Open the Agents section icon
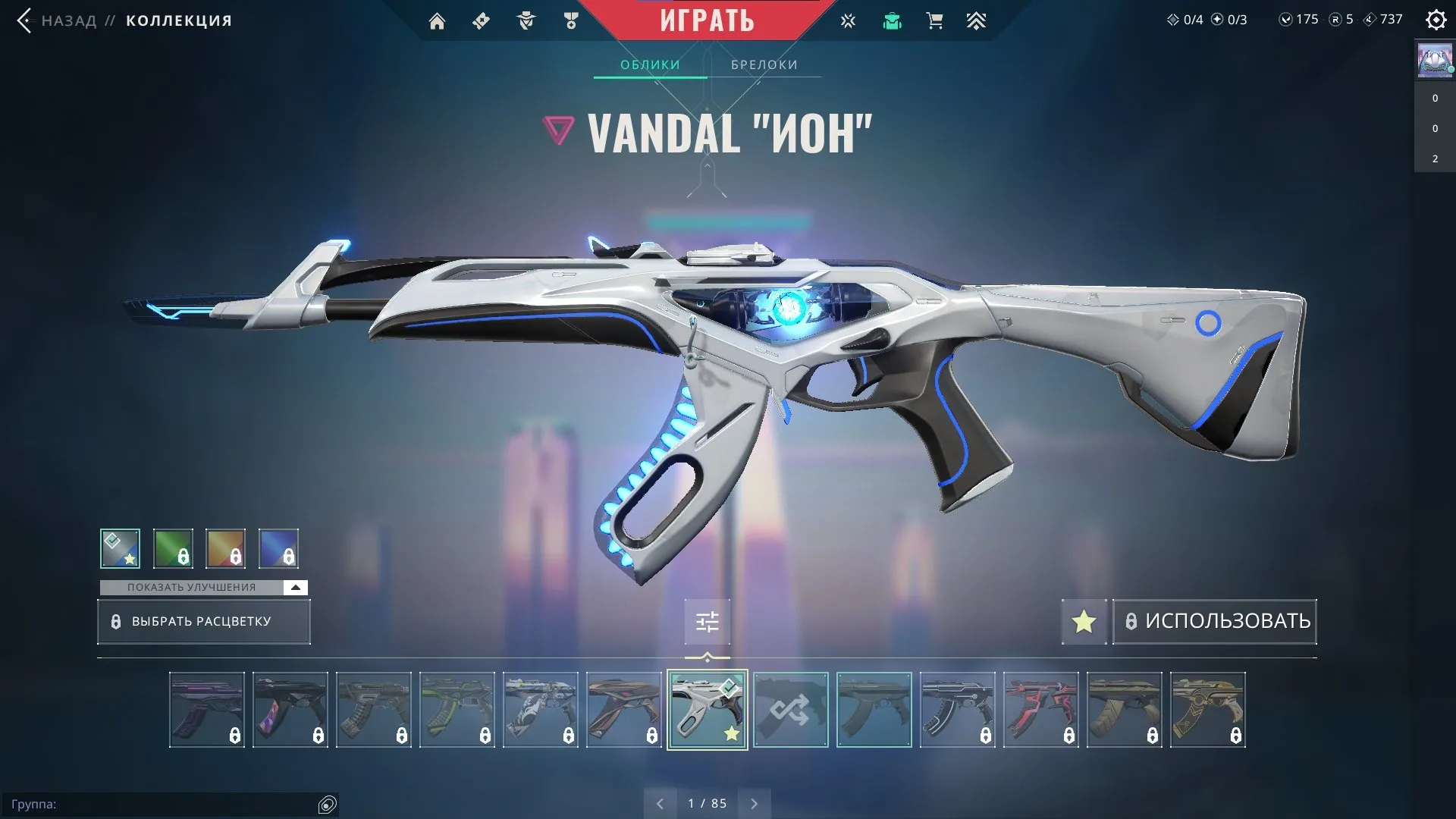 coord(524,20)
